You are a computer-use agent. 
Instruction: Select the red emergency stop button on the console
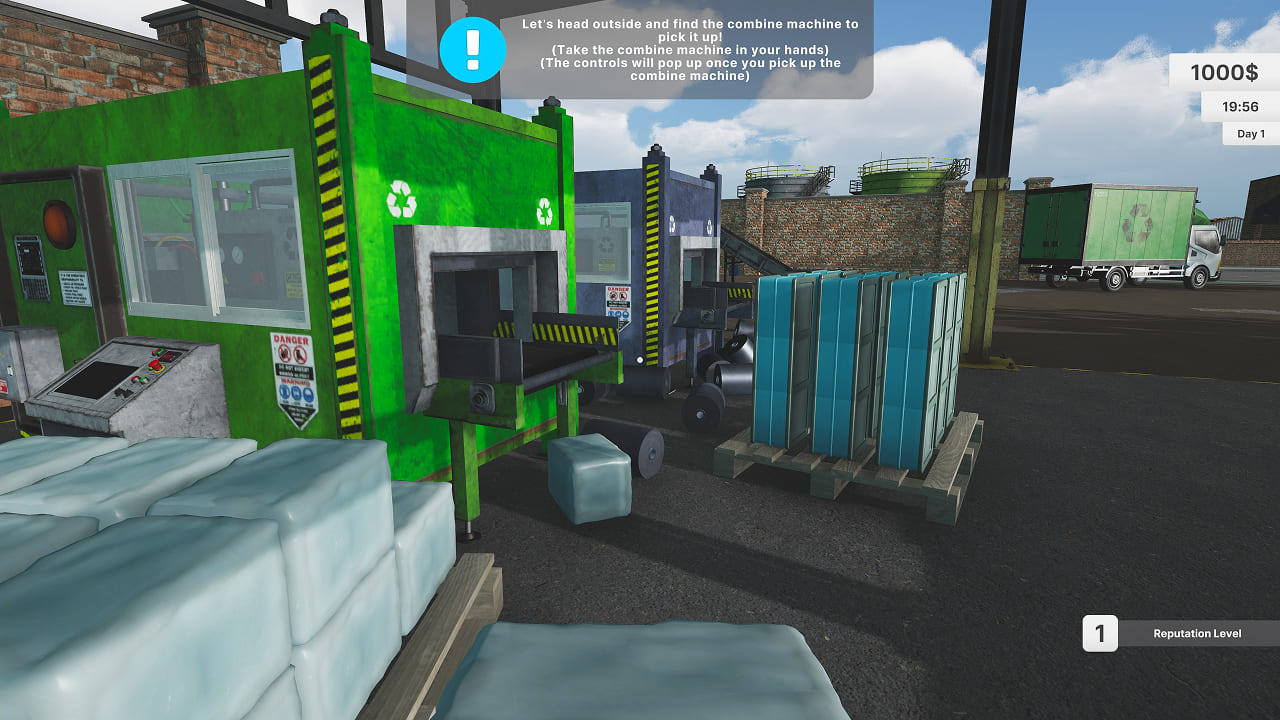point(155,366)
